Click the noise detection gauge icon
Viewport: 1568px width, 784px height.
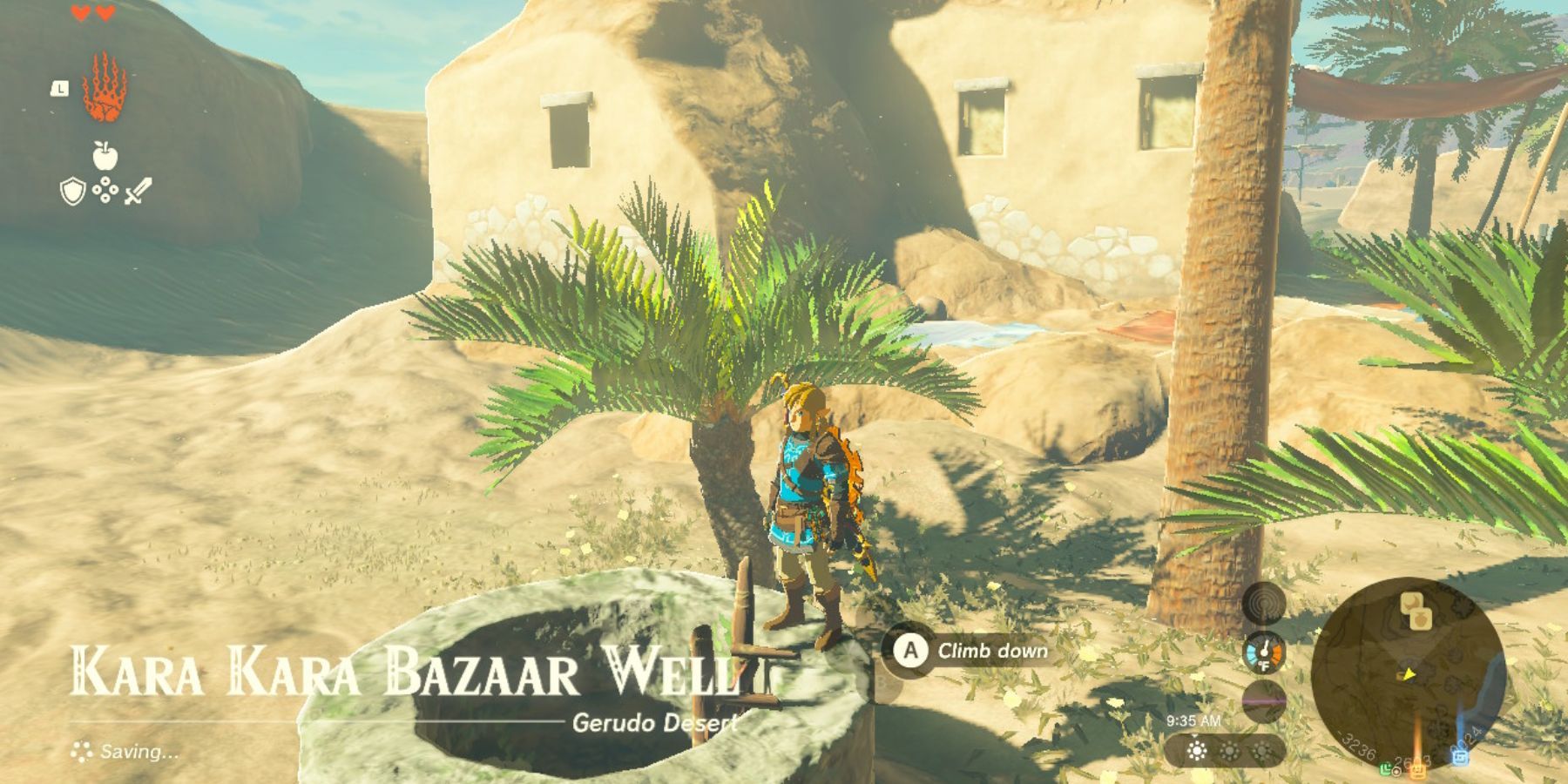pos(1261,605)
